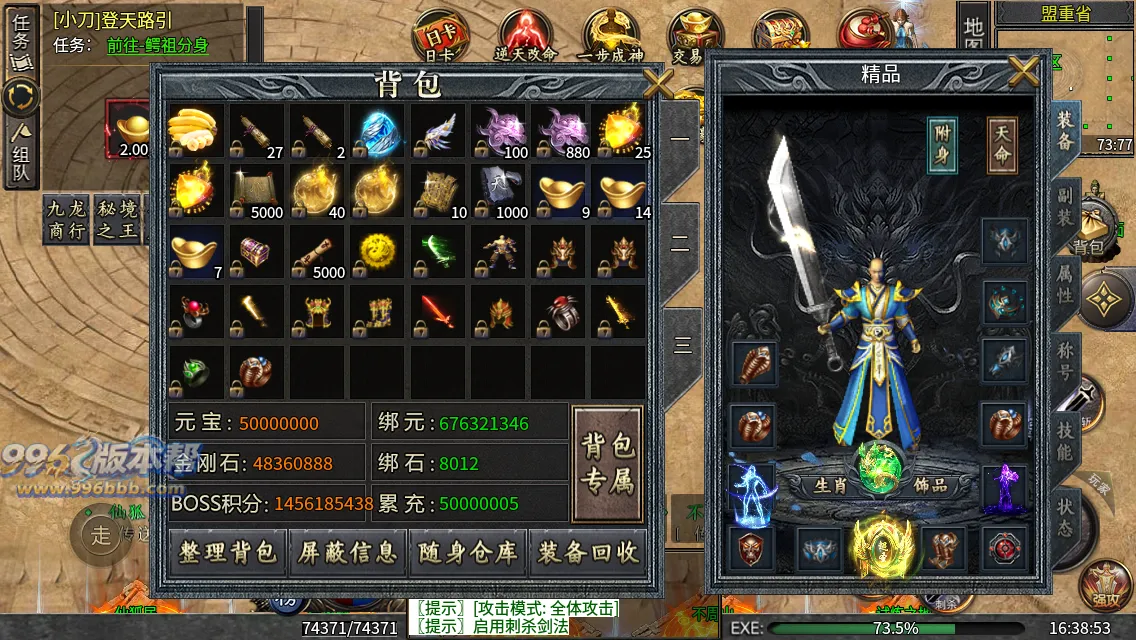
Task: Open the 日卡 daily card icon
Action: pos(439,35)
